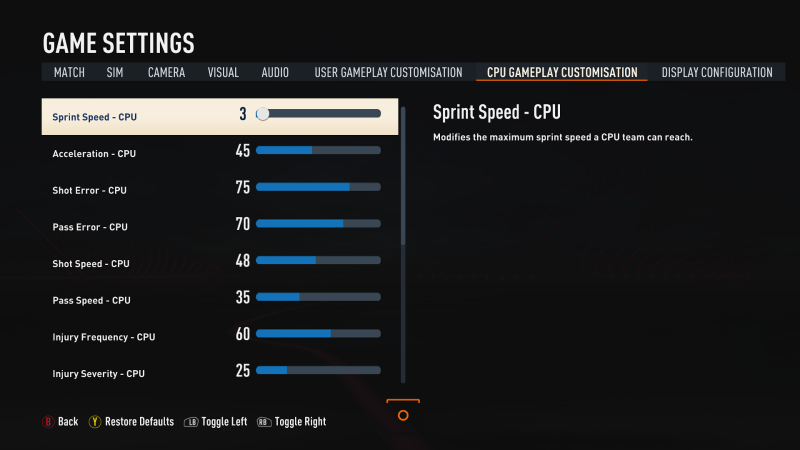The image size is (800, 450).
Task: Adjust the Sprint Speed - CPU slider
Action: [x=318, y=114]
